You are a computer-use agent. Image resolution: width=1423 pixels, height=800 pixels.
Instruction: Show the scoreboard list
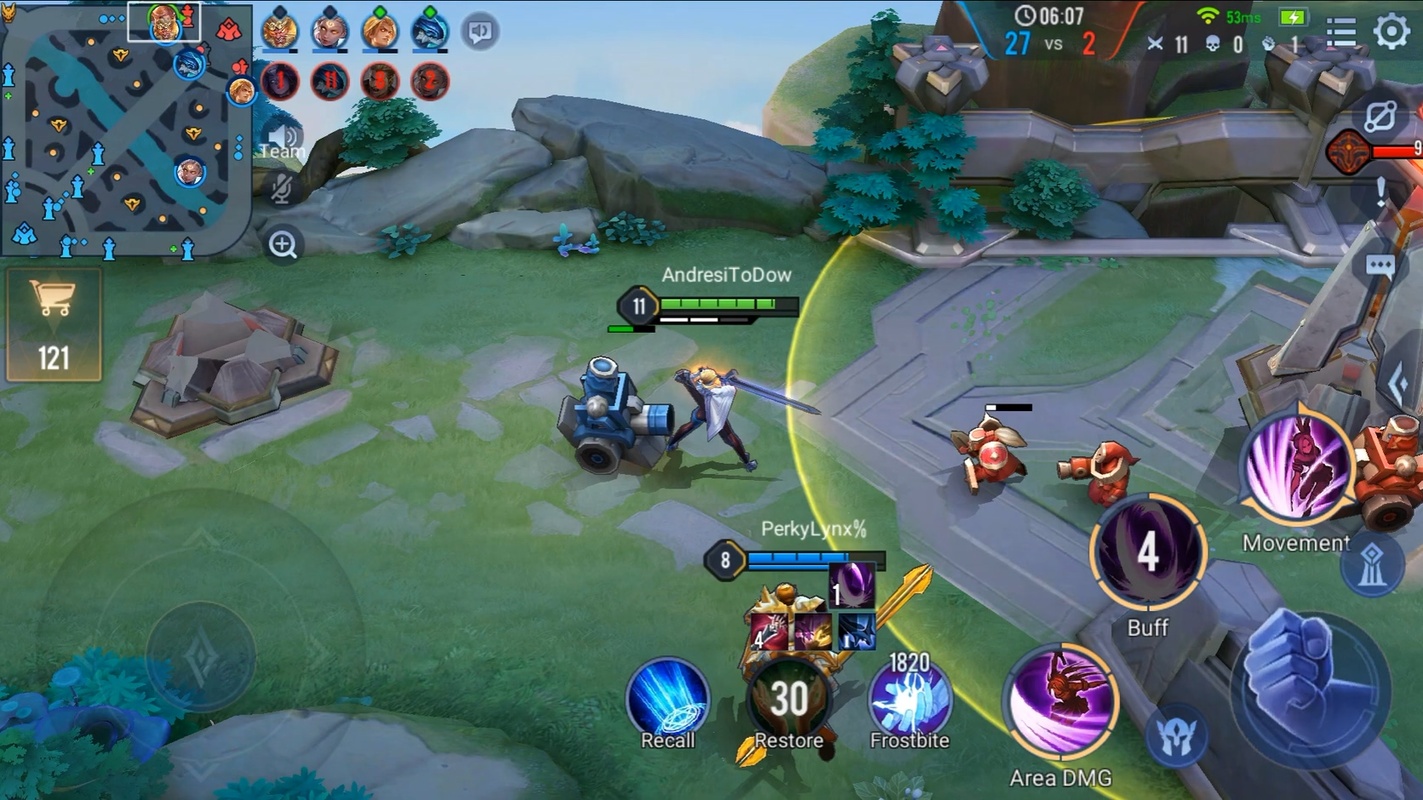click(x=1340, y=32)
